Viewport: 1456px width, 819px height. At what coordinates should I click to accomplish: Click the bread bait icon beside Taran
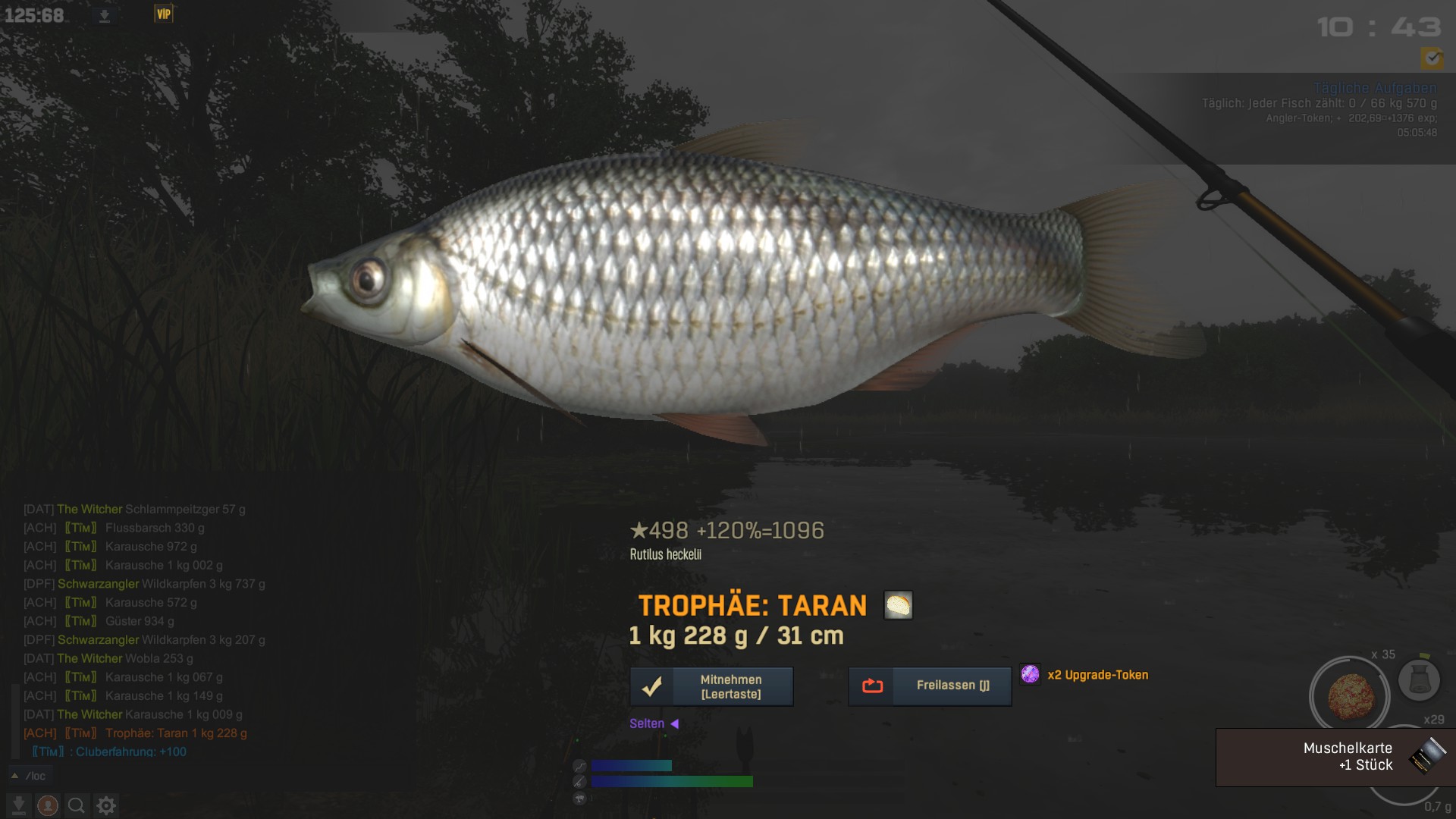[x=898, y=605]
